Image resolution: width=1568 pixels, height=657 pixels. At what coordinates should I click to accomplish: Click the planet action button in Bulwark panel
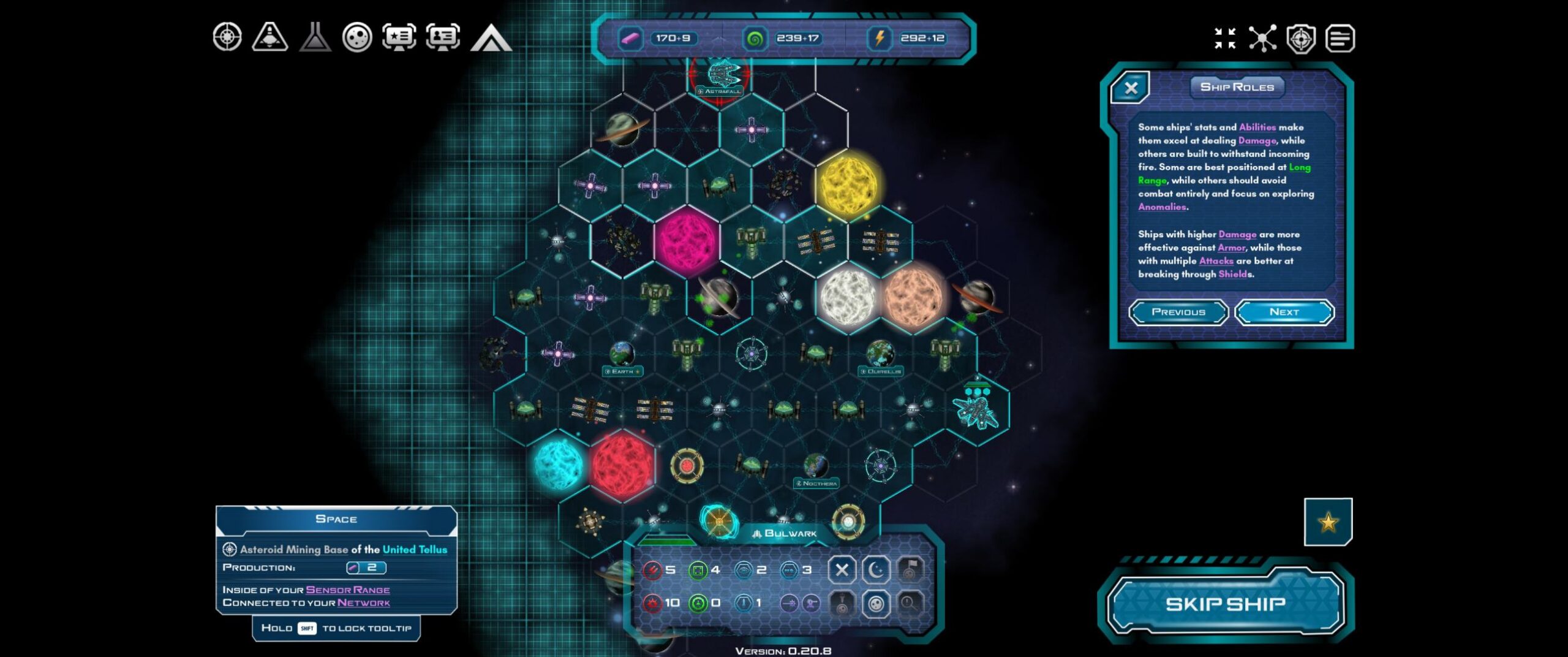pos(876,604)
